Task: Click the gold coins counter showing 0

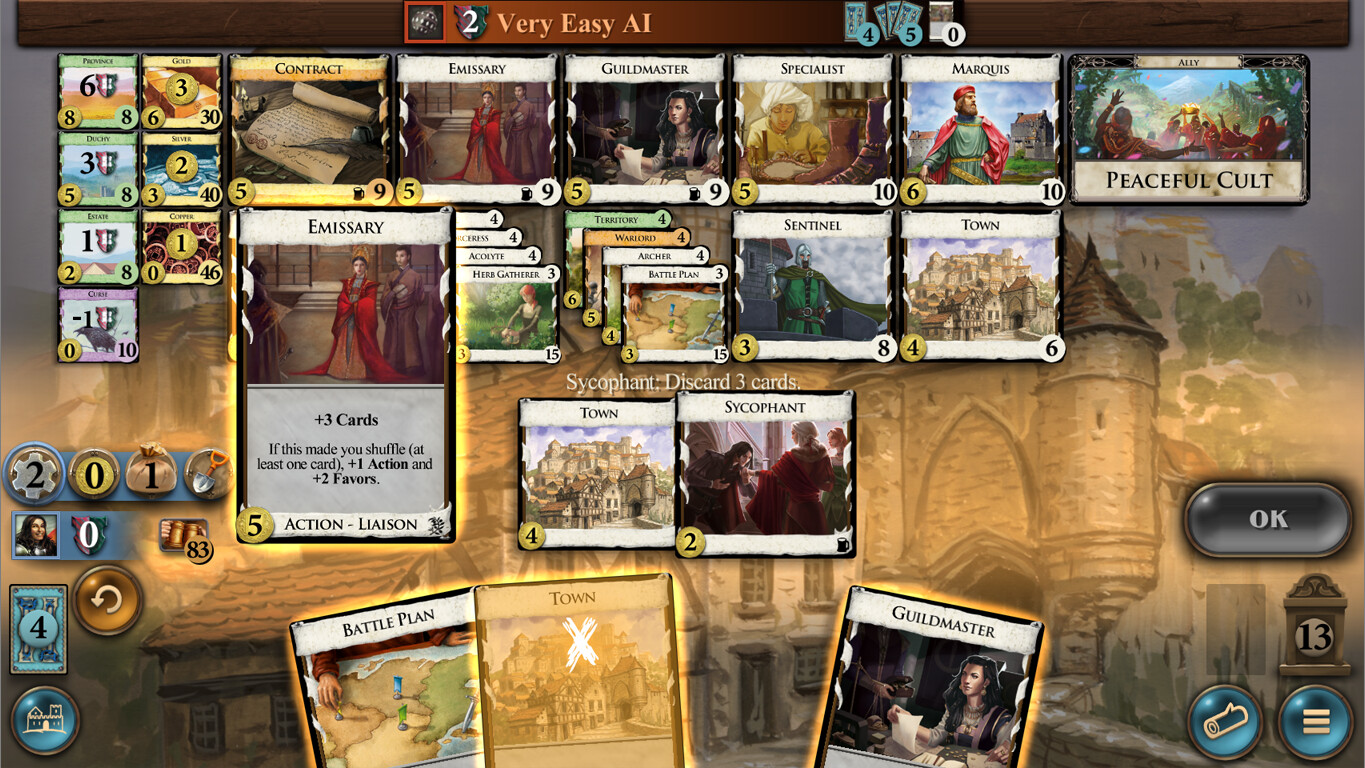Action: tap(93, 475)
